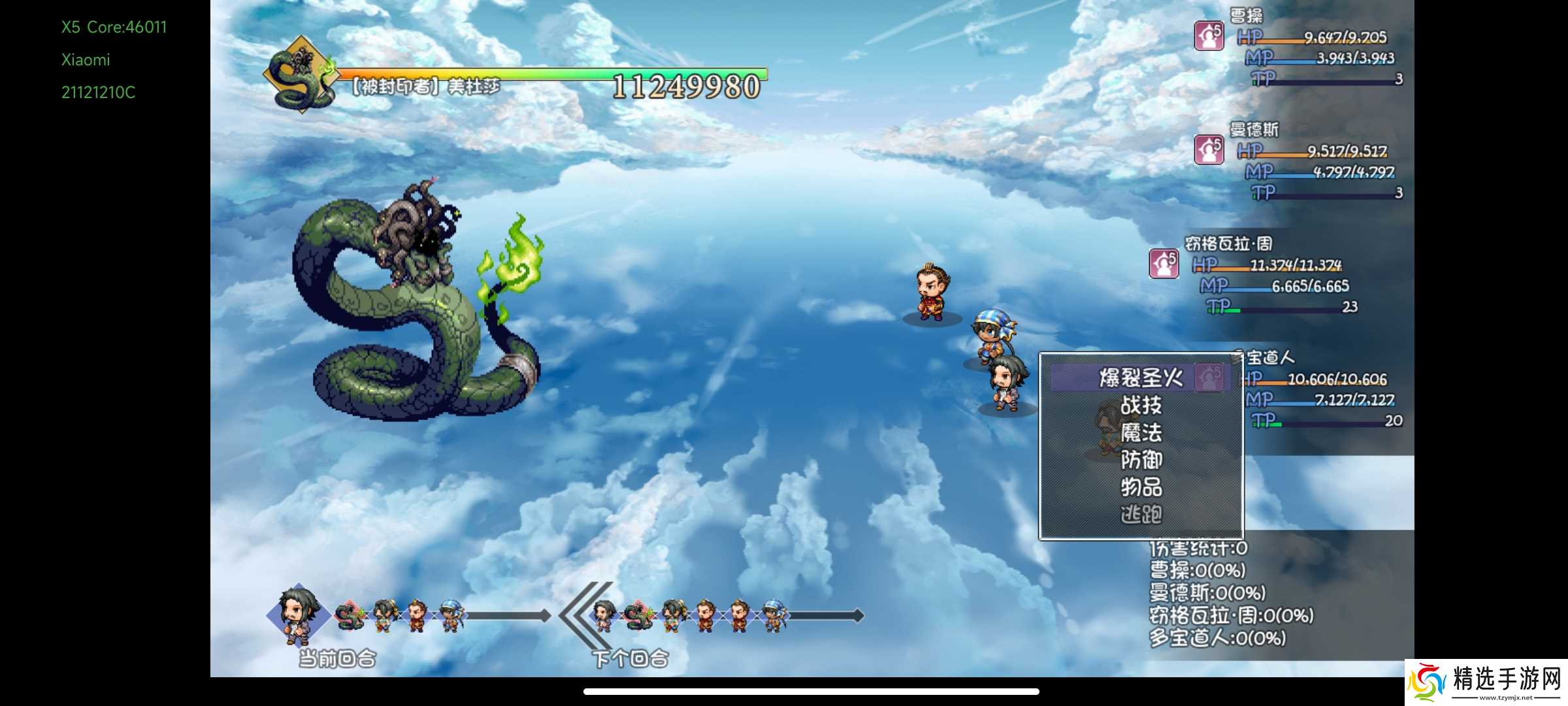Image resolution: width=1568 pixels, height=706 pixels.
Task: Select the large current-turn character portrait
Action: pos(298,613)
